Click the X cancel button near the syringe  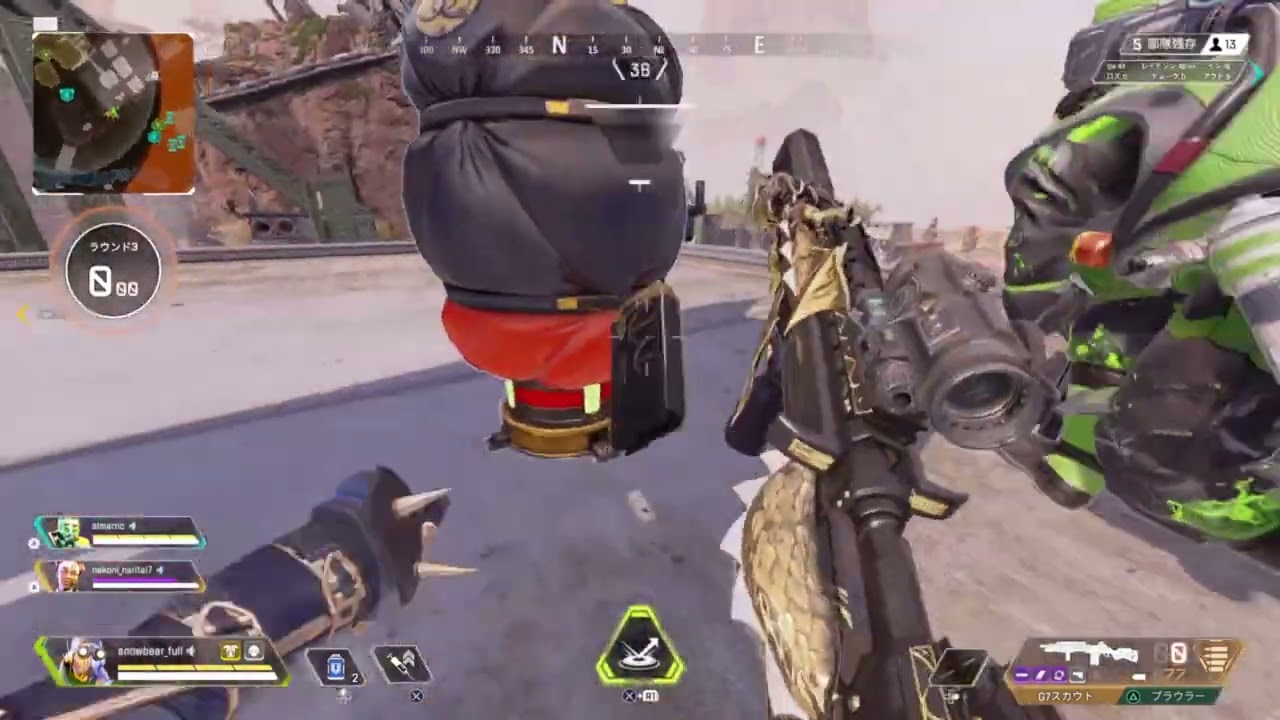click(416, 697)
